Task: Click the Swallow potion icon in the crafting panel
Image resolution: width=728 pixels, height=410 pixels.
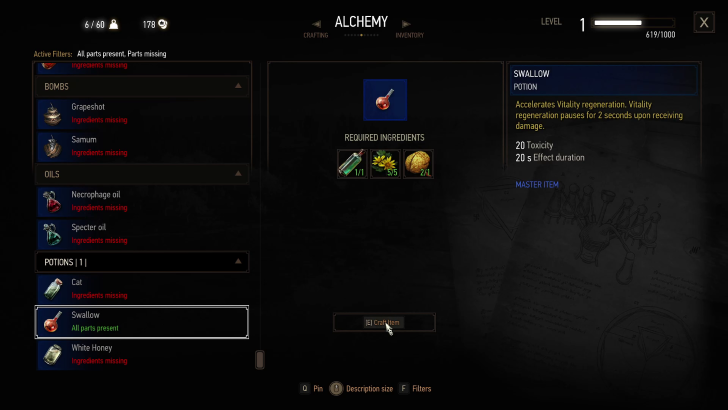Action: (x=385, y=101)
